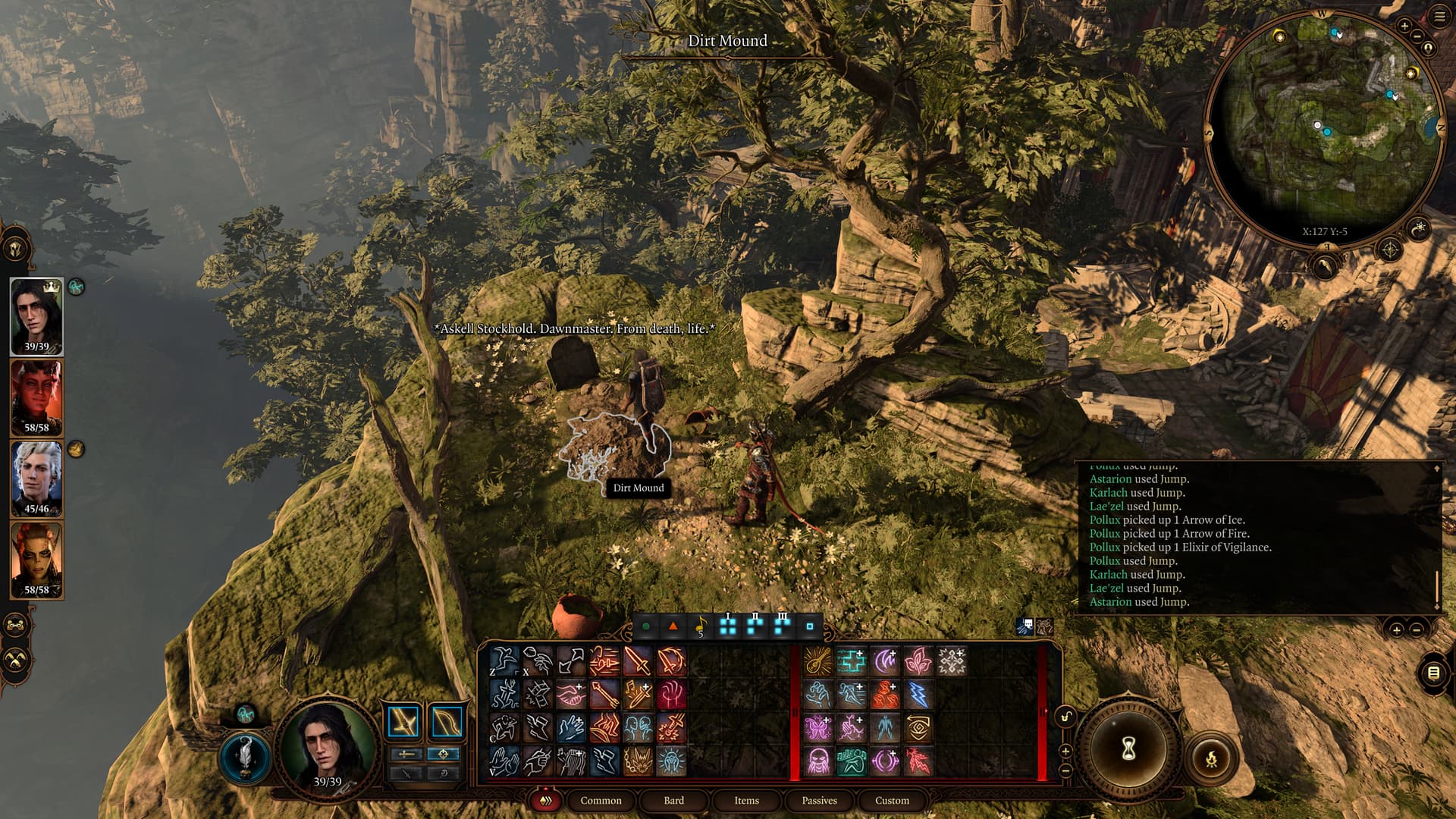The image size is (1456, 819).
Task: Open the Bard hotbar tab
Action: [x=673, y=800]
